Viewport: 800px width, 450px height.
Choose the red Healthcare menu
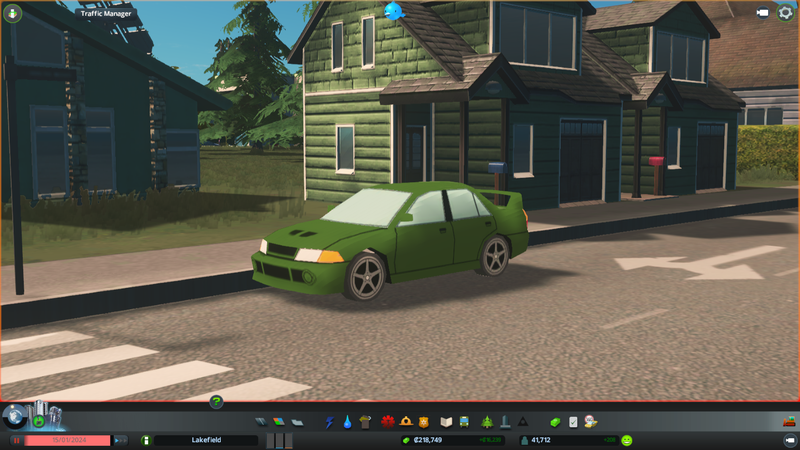387,422
